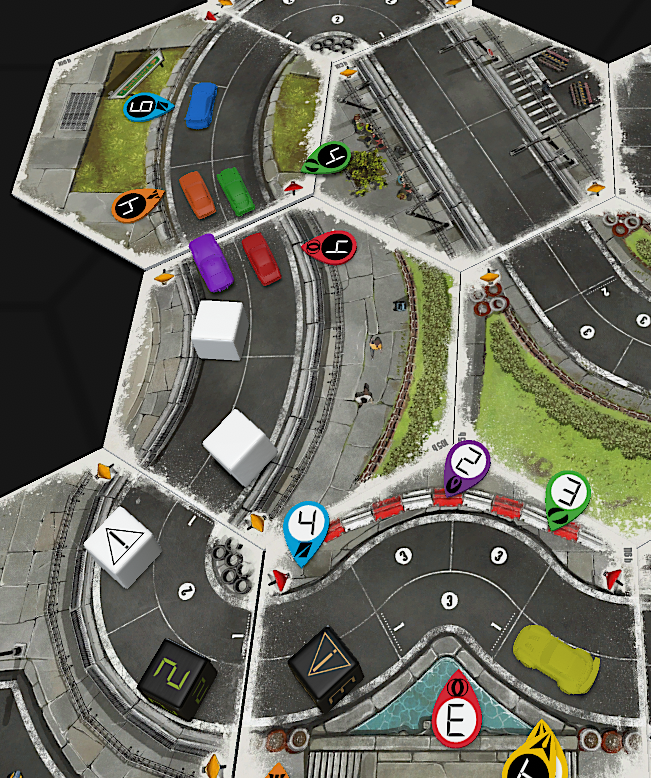651x778 pixels.
Task: Select the blue car on the track
Action: point(201,104)
